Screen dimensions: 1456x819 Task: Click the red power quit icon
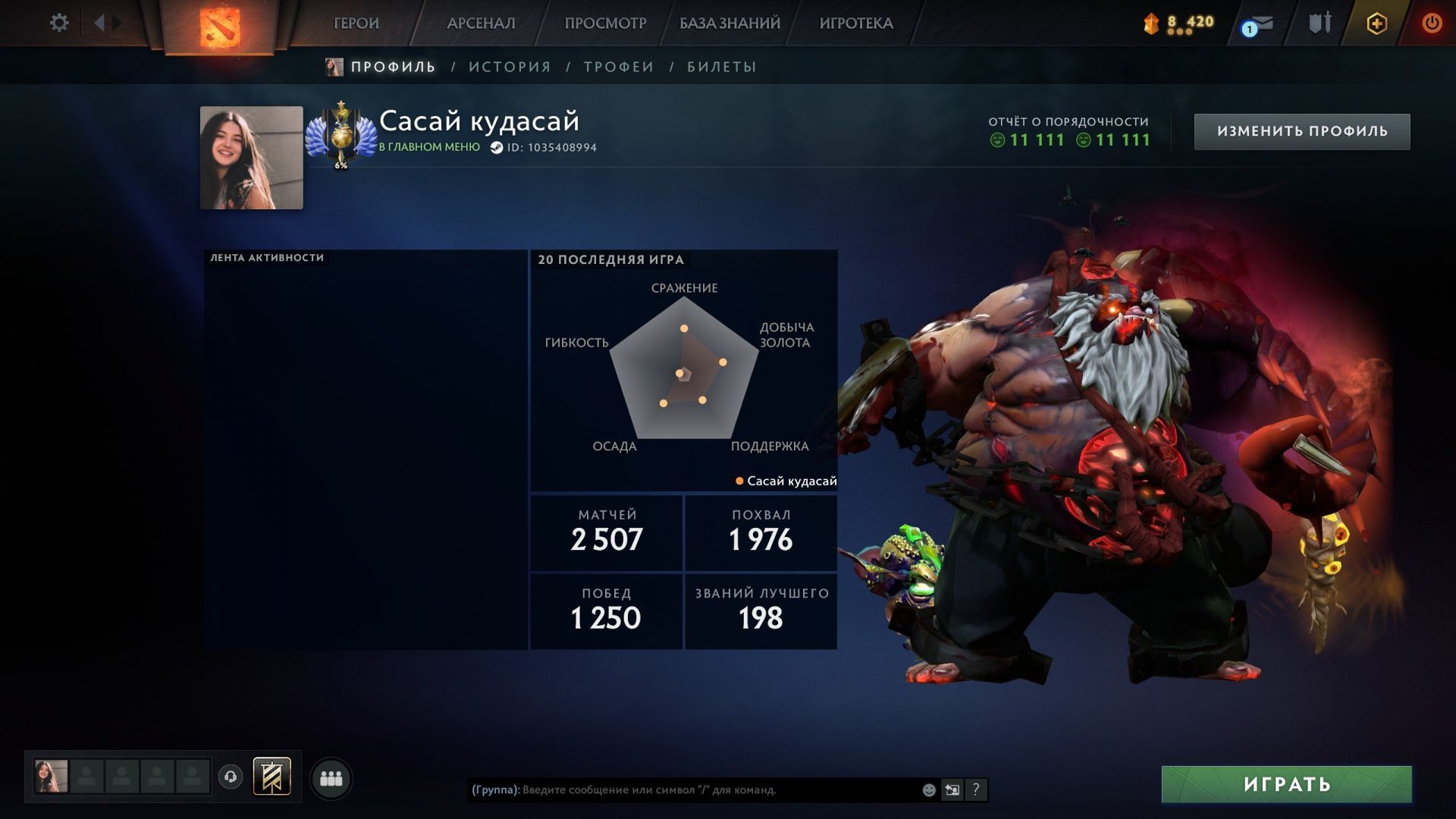(x=1432, y=24)
